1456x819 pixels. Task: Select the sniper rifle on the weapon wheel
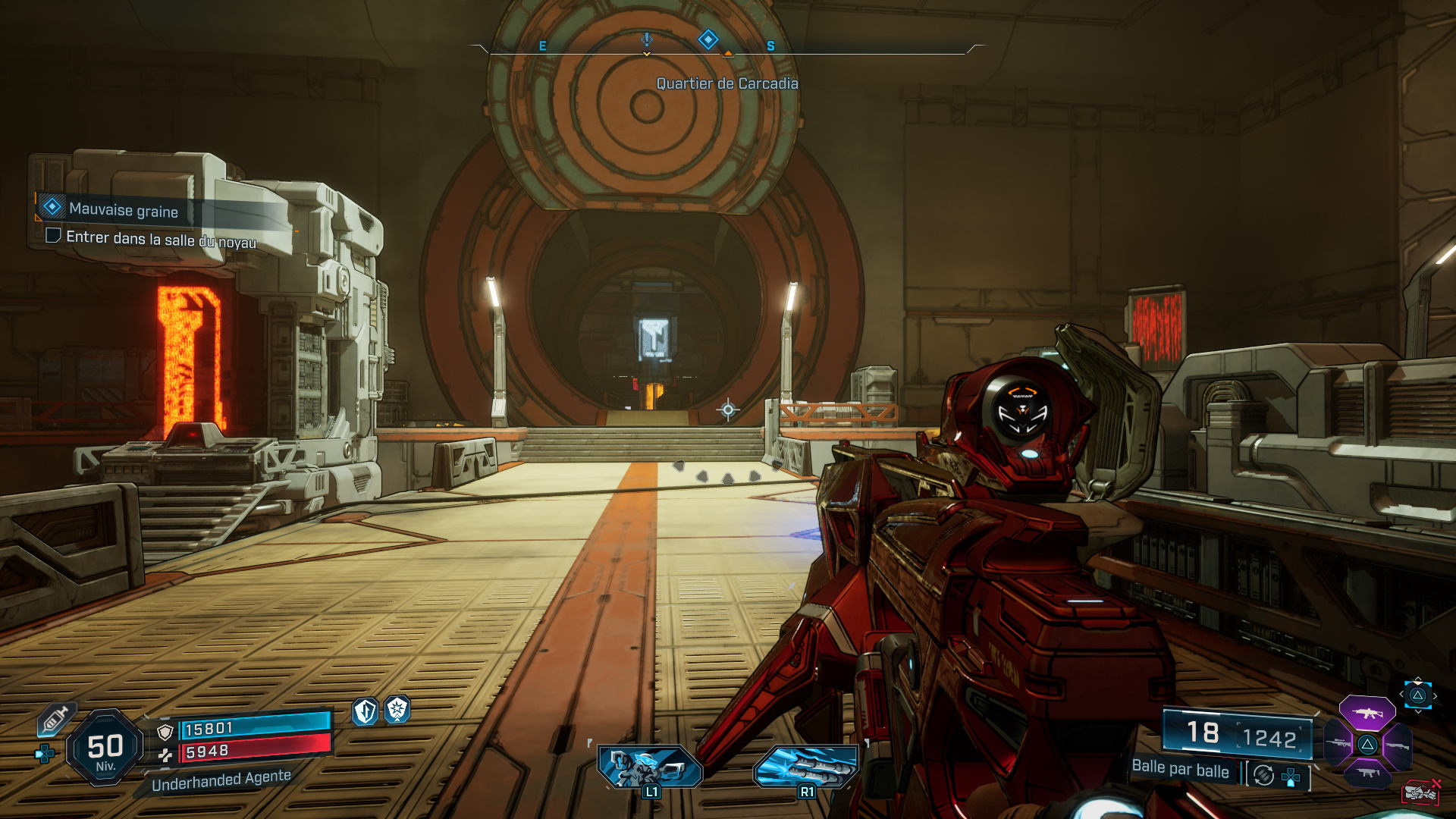pos(1338,742)
